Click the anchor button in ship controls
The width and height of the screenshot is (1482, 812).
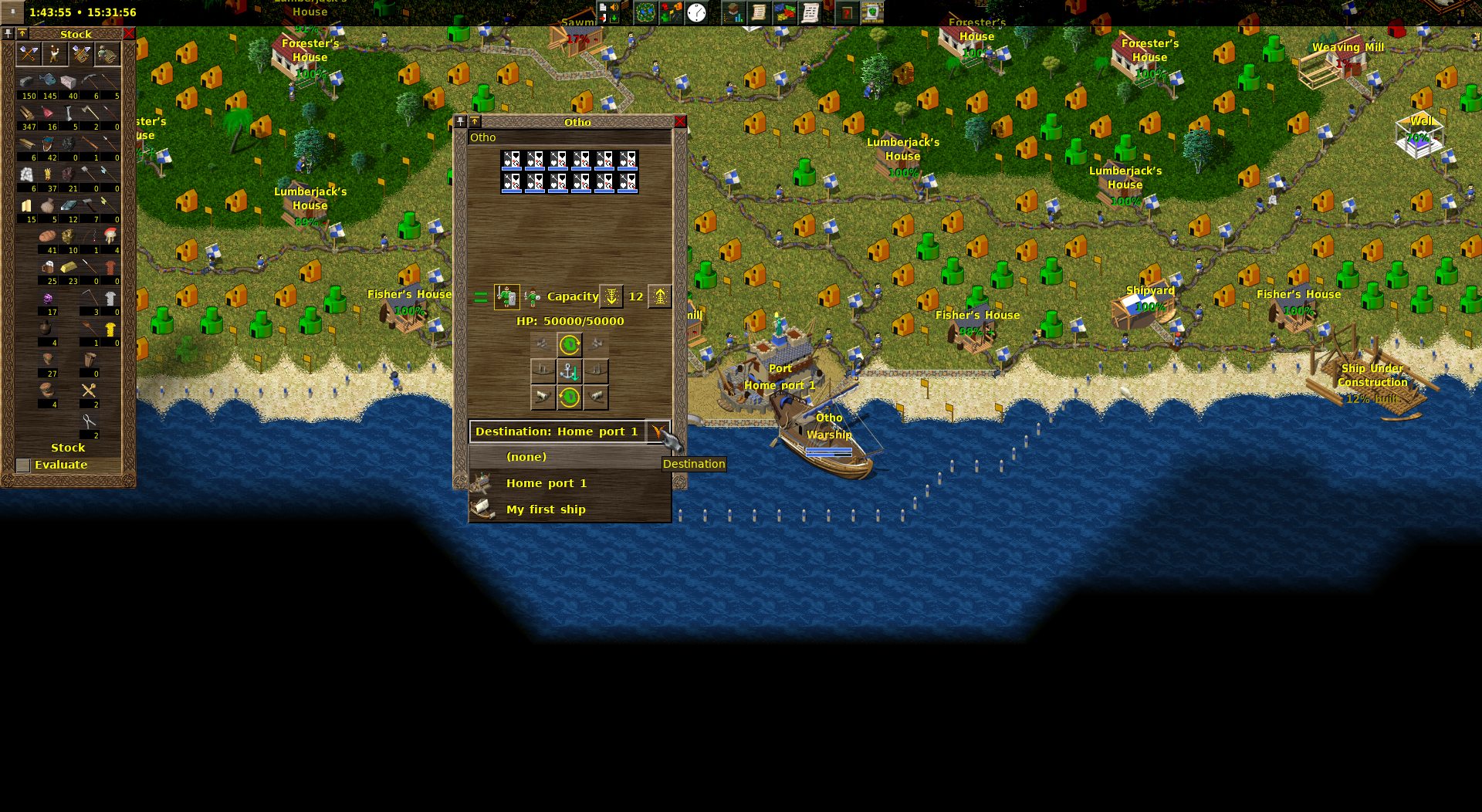point(570,371)
